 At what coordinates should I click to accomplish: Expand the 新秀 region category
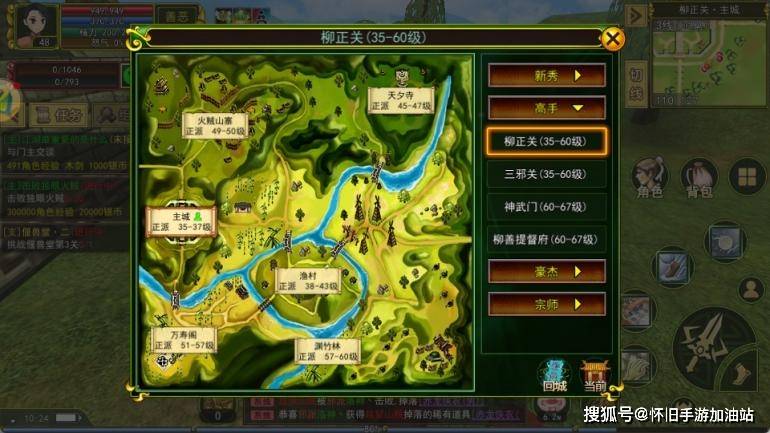click(546, 76)
